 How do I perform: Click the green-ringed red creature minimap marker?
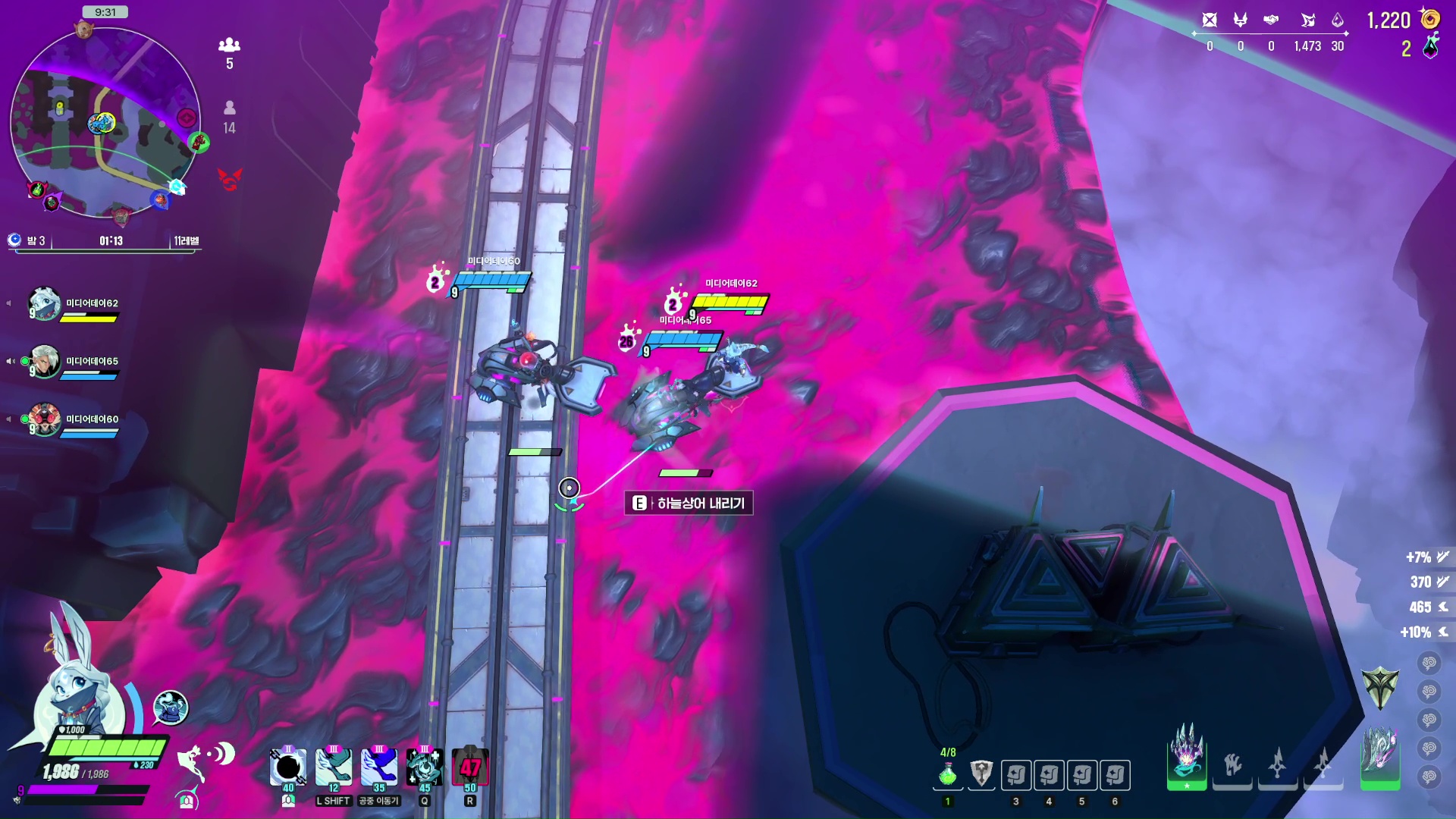click(x=199, y=142)
